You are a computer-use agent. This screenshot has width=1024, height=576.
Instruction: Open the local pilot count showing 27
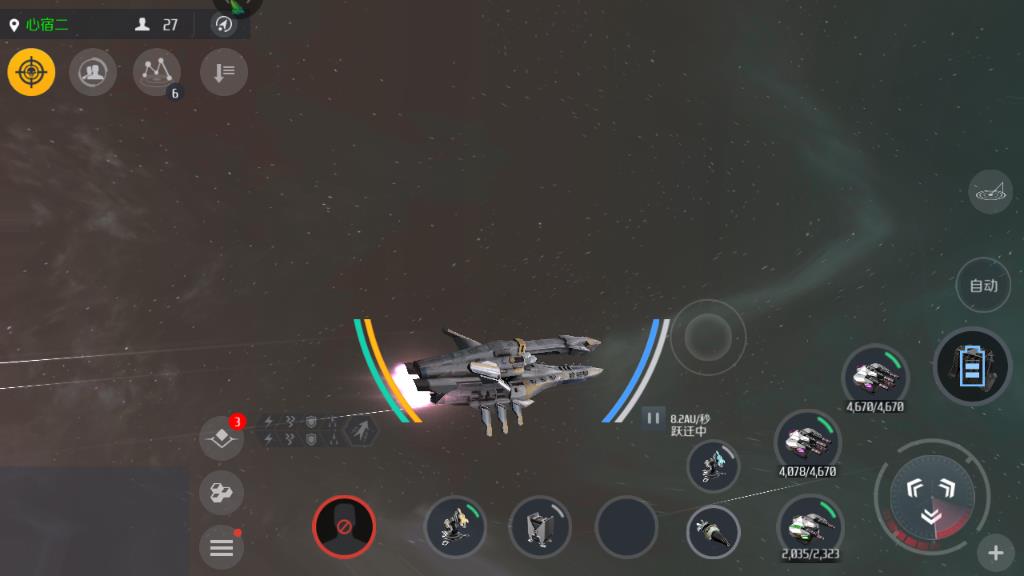158,25
